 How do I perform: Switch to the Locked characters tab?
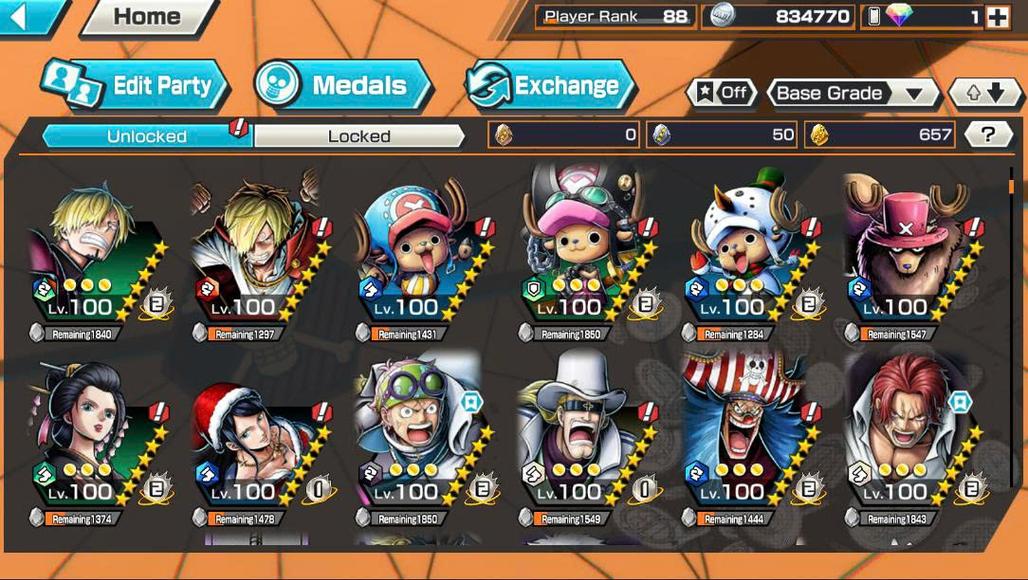click(359, 136)
